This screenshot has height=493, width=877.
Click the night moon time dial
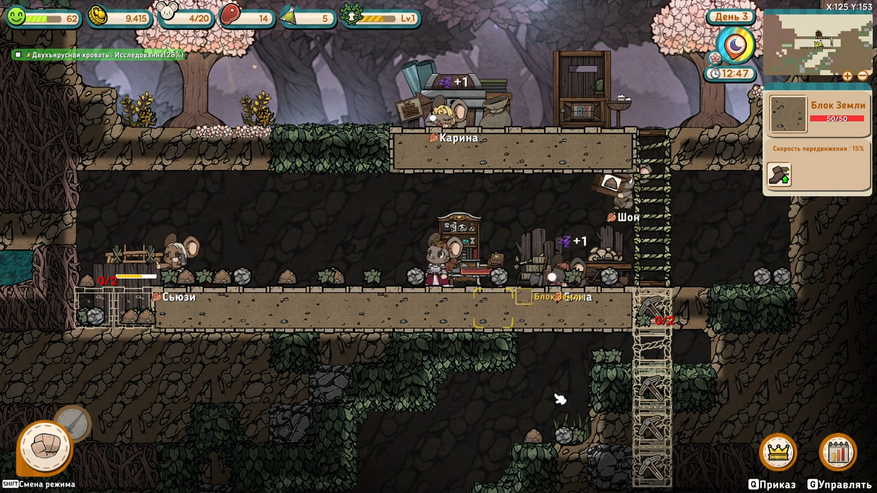tap(737, 44)
